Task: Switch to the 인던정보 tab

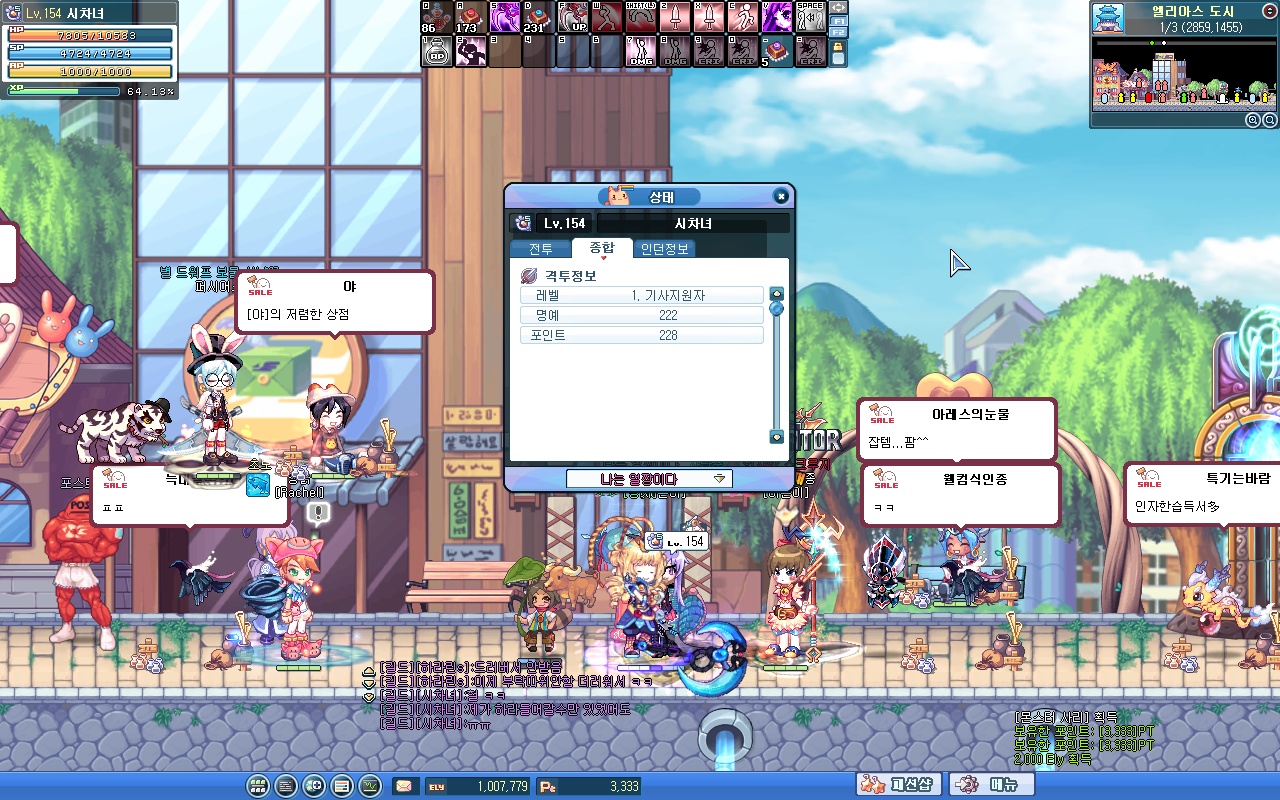Action: (663, 249)
